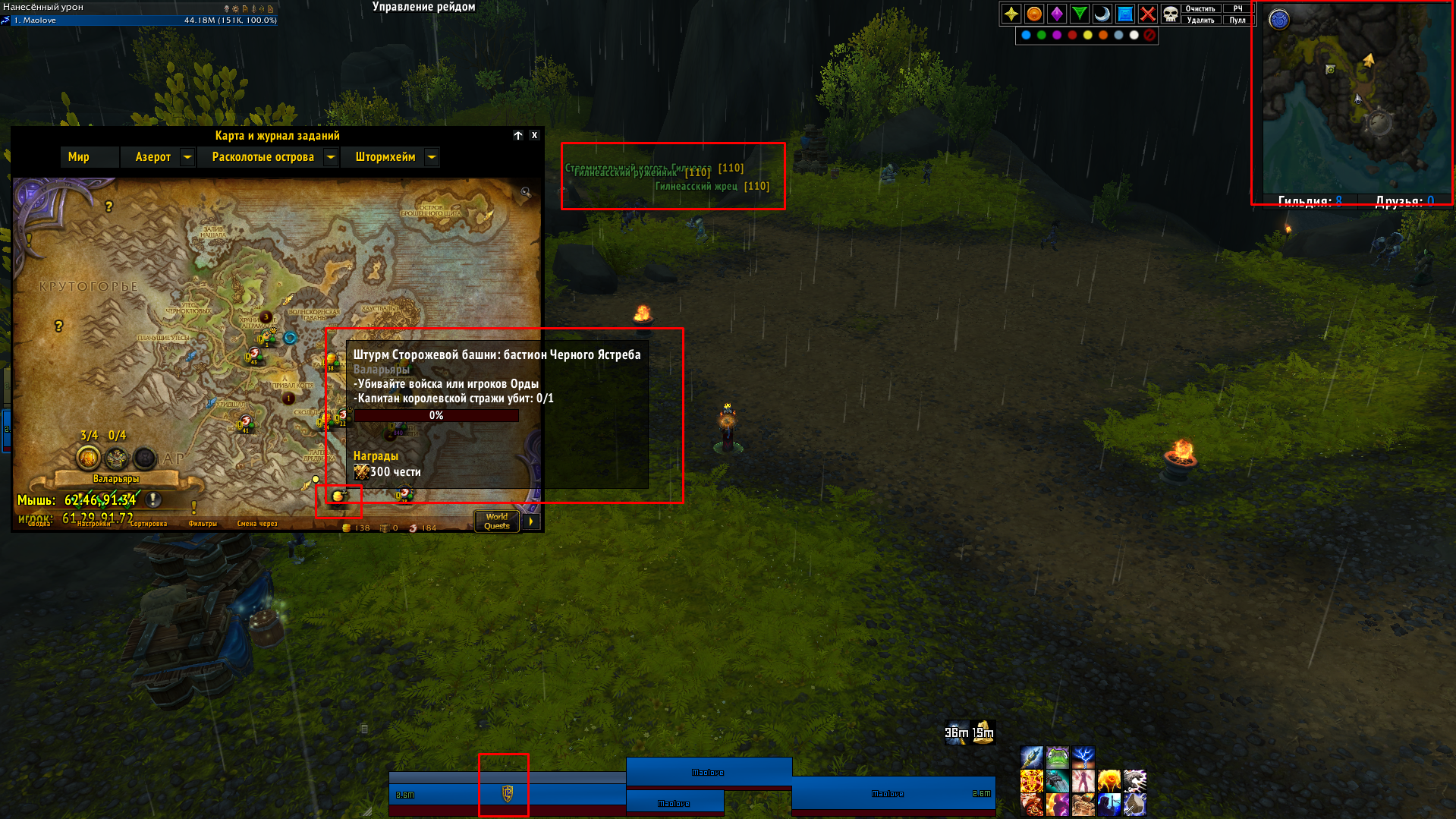Click the Очистить button
Viewport: 1456px width, 819px height.
[1200, 9]
